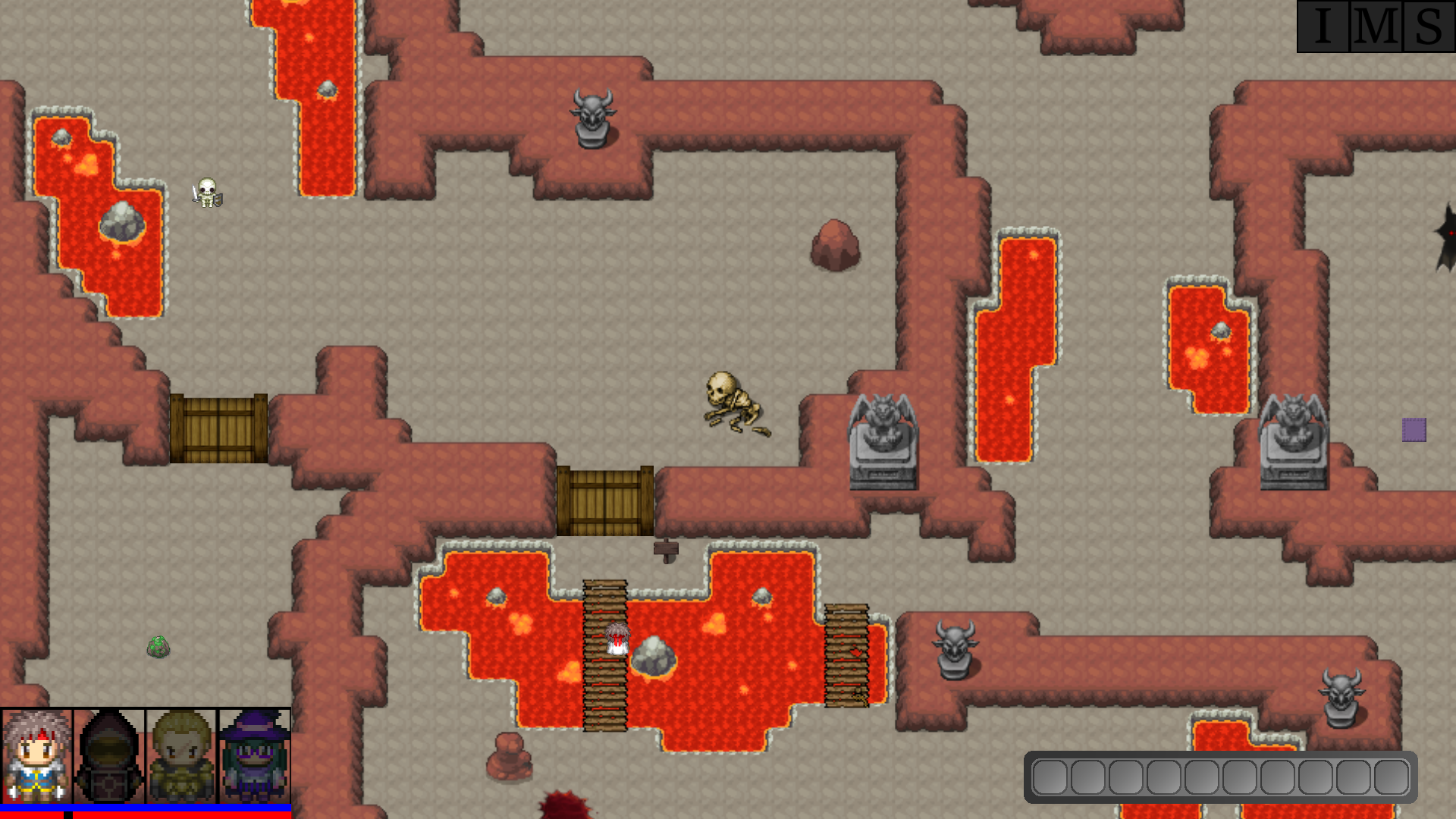
Task: Pick the purple-hat witch portrait
Action: coord(255,756)
